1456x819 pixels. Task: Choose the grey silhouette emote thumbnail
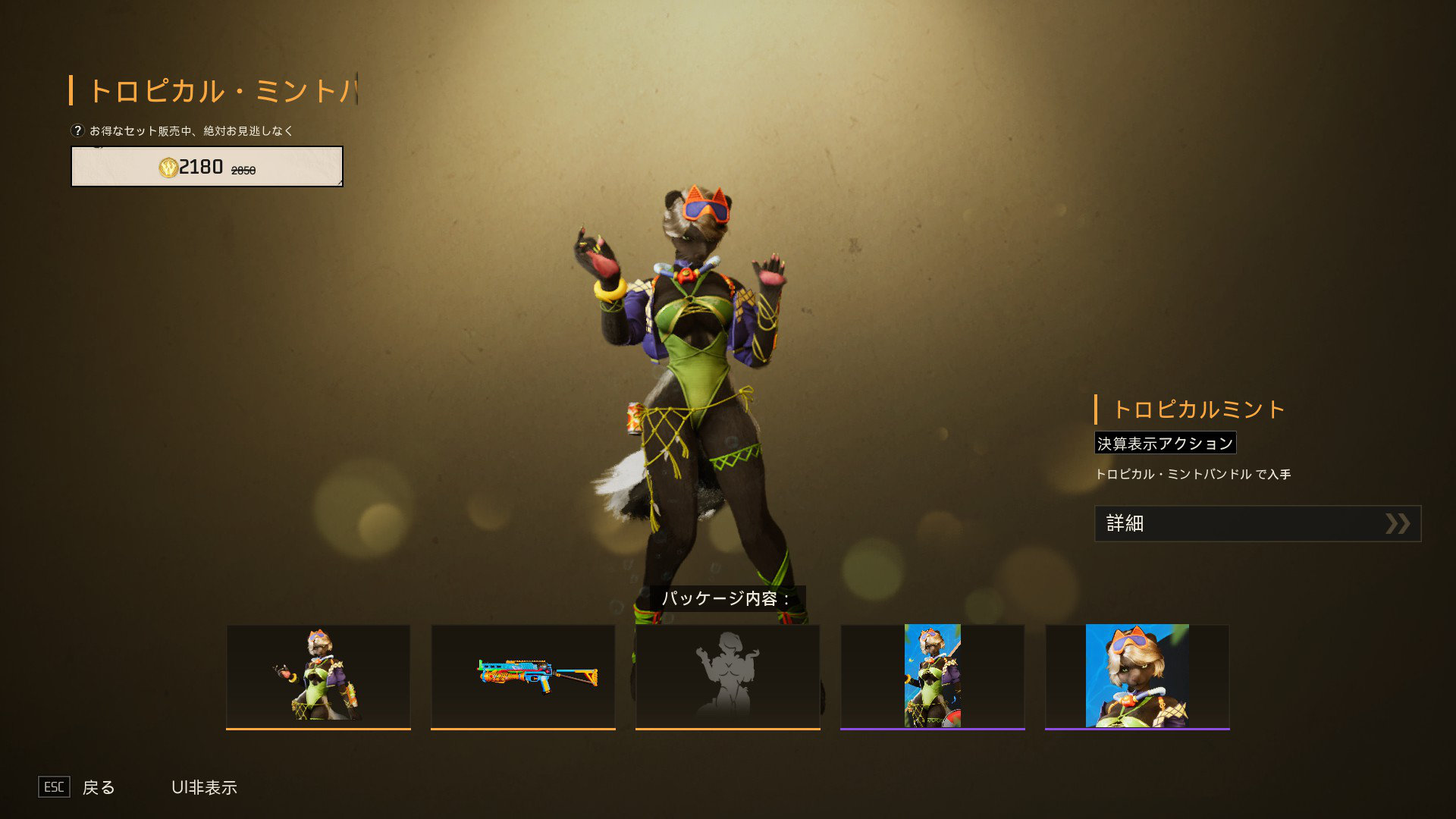(x=728, y=676)
